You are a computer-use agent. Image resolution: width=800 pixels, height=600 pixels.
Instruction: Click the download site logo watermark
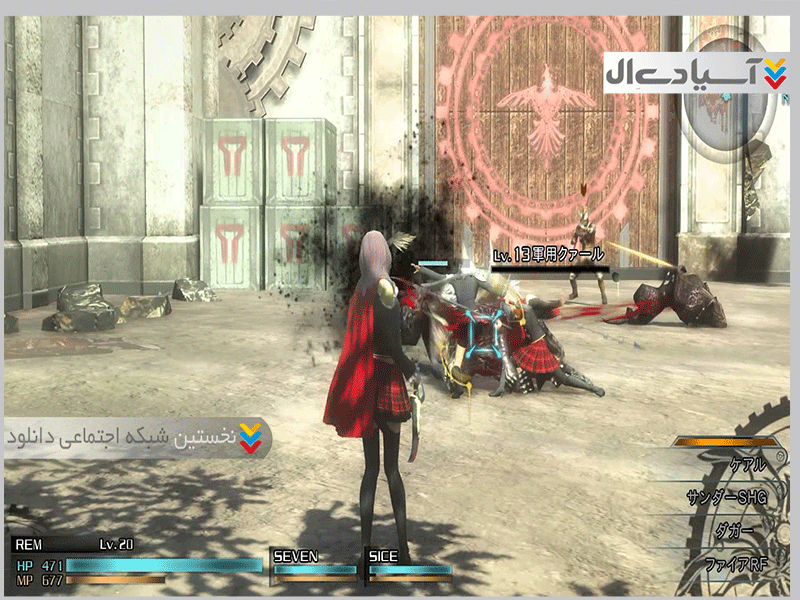click(x=695, y=73)
